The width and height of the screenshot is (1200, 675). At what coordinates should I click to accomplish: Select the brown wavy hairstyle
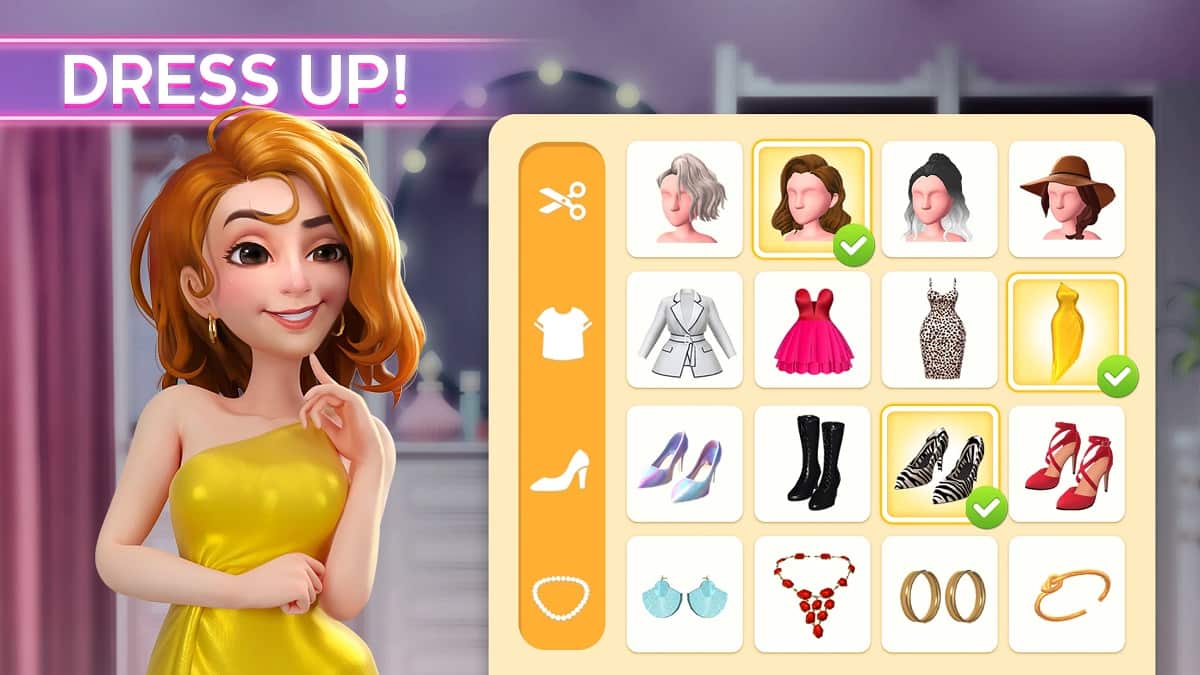pyautogui.click(x=811, y=198)
